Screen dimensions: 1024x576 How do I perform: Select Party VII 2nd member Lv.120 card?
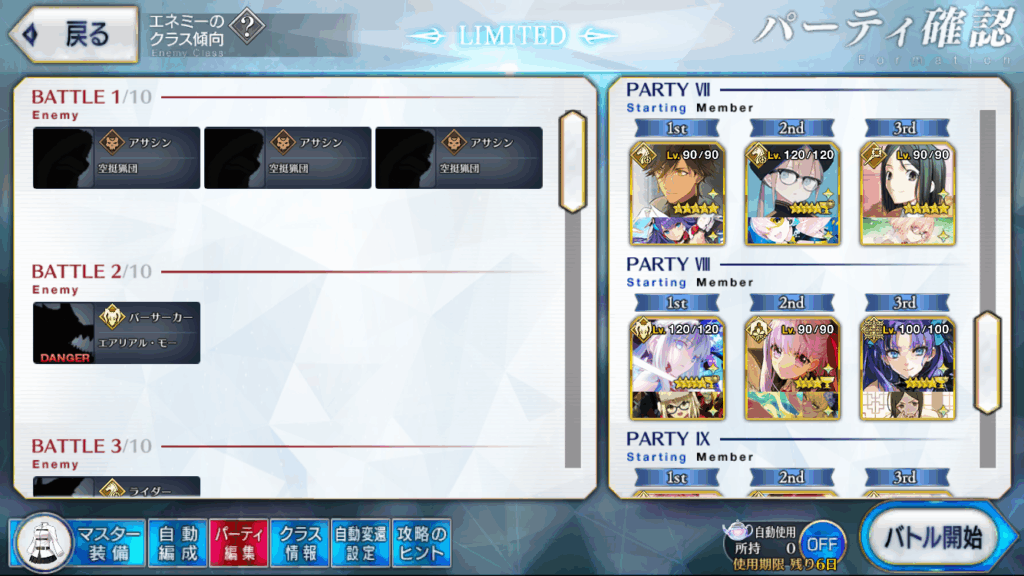pyautogui.click(x=792, y=194)
